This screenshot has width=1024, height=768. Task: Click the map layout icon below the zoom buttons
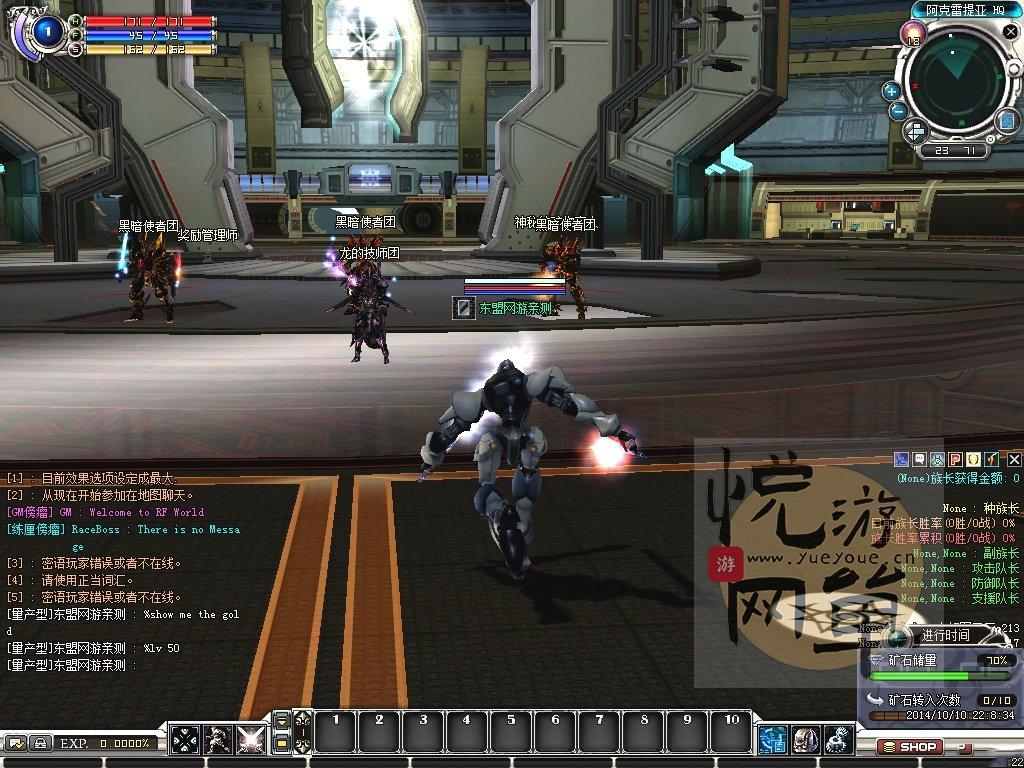(916, 131)
